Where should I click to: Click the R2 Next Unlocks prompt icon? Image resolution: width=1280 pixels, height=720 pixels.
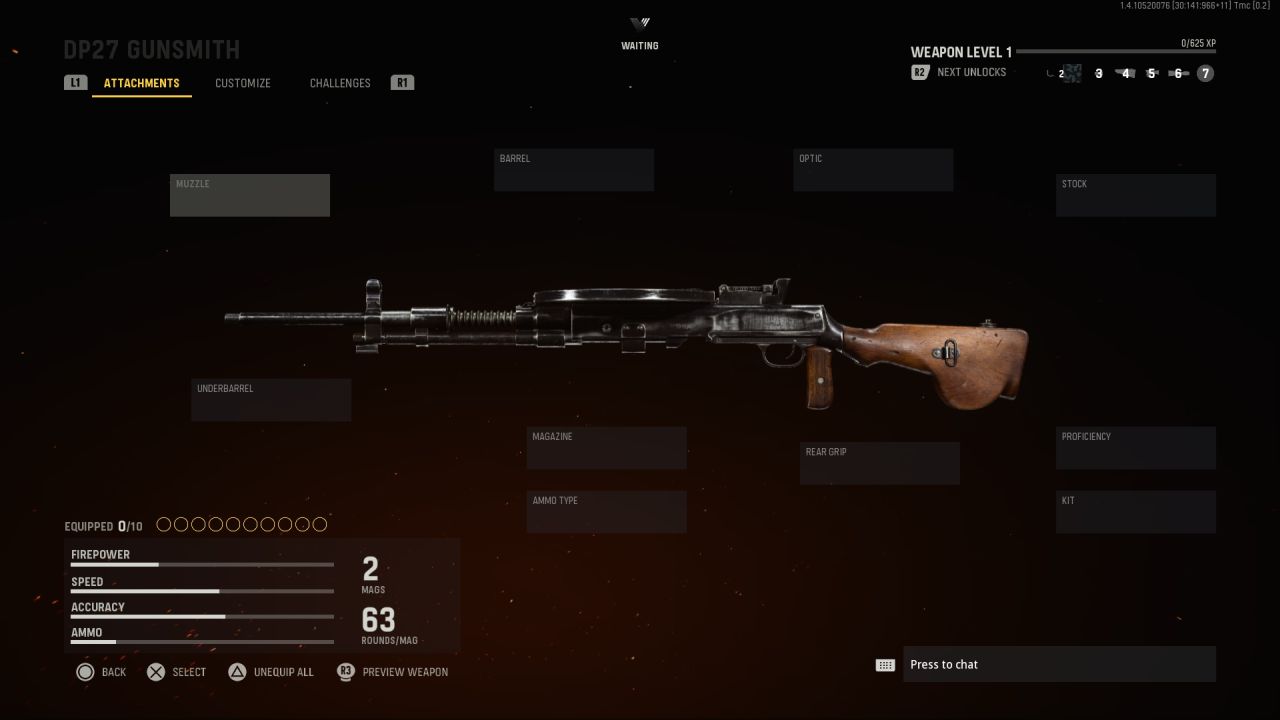point(919,72)
